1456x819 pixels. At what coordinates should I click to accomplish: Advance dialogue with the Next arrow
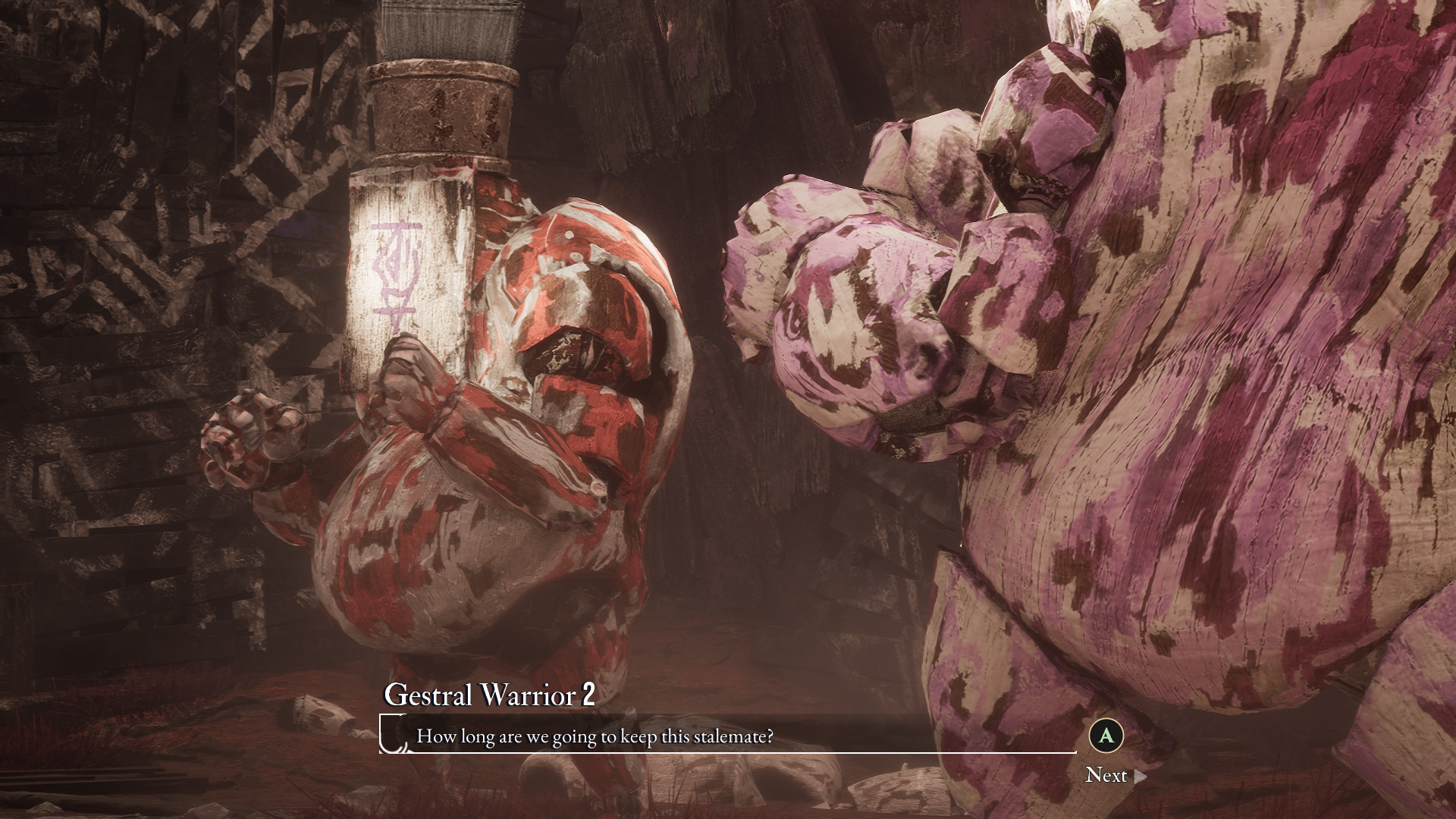tap(1139, 776)
